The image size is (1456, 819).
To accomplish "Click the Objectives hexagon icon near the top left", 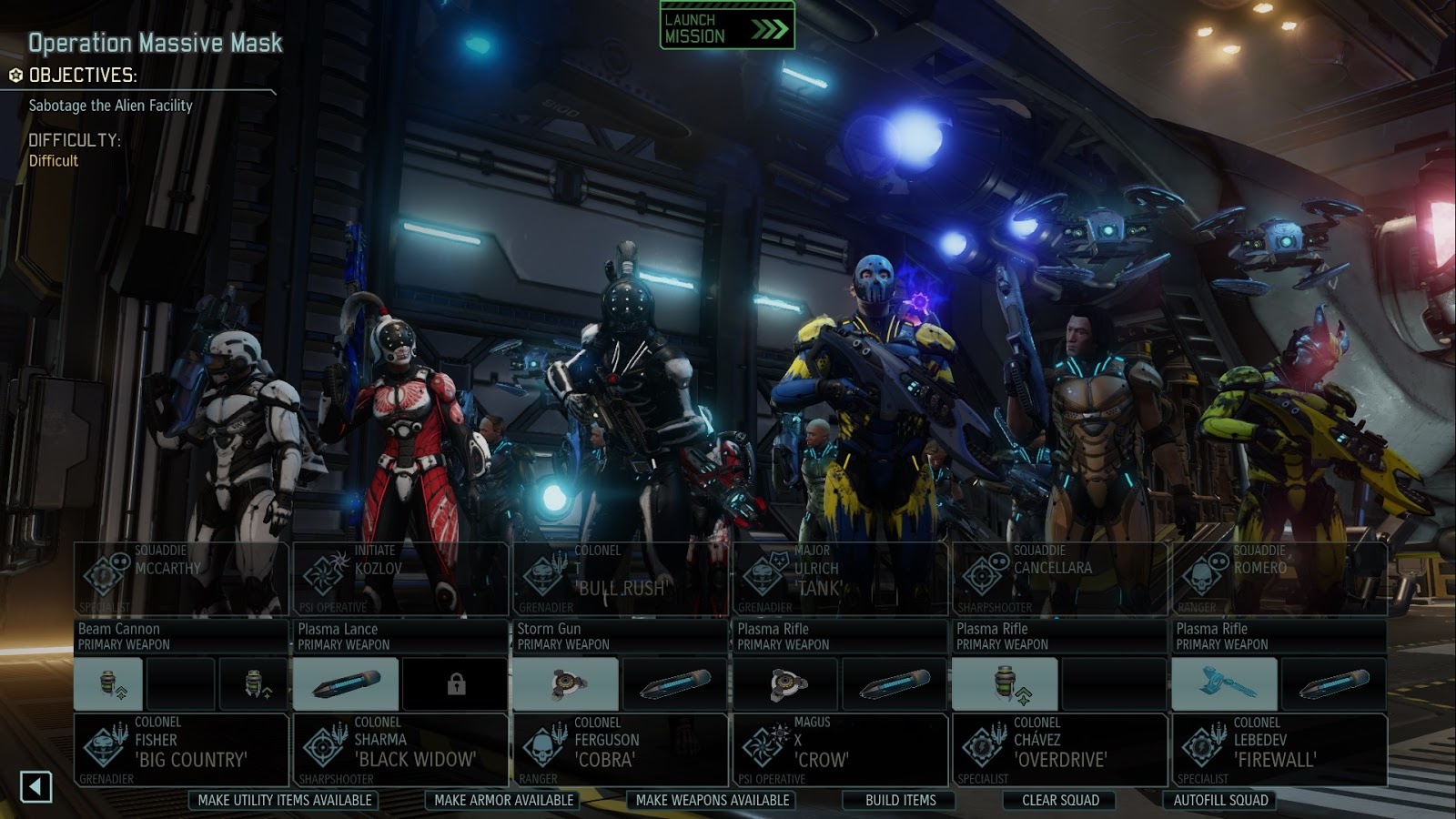I will (x=15, y=76).
